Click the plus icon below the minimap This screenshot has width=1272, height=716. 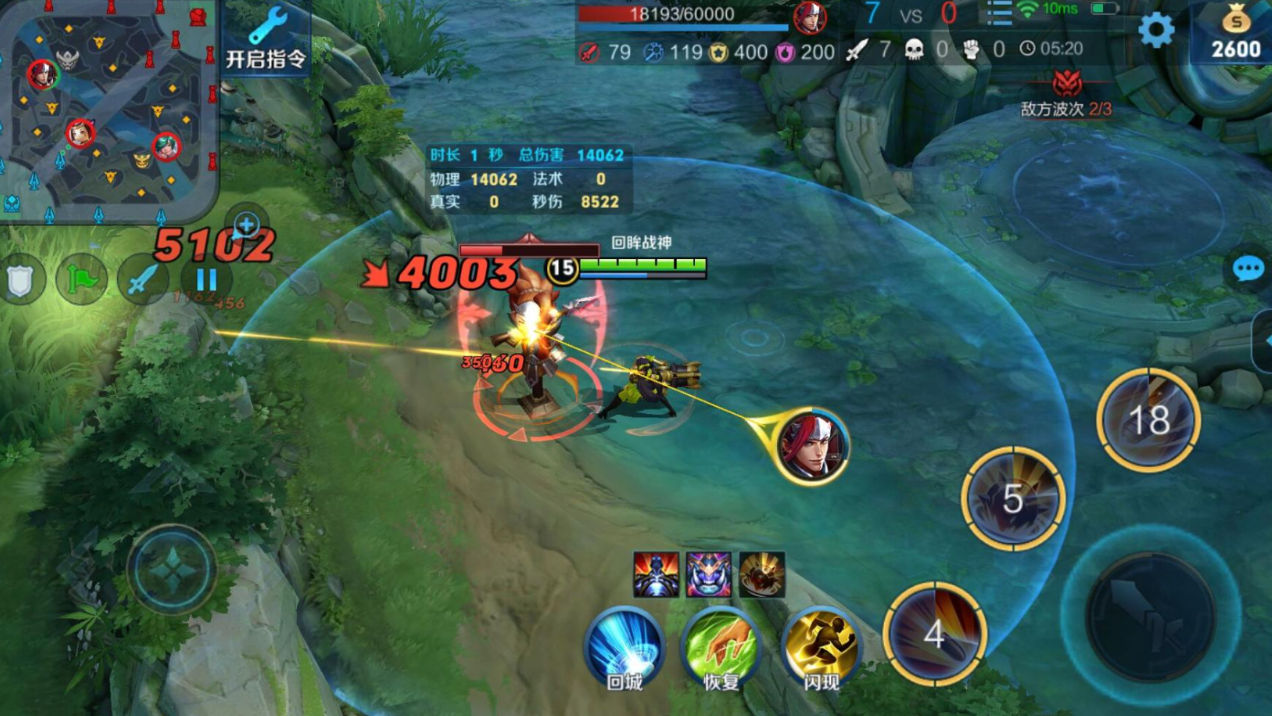(x=246, y=225)
